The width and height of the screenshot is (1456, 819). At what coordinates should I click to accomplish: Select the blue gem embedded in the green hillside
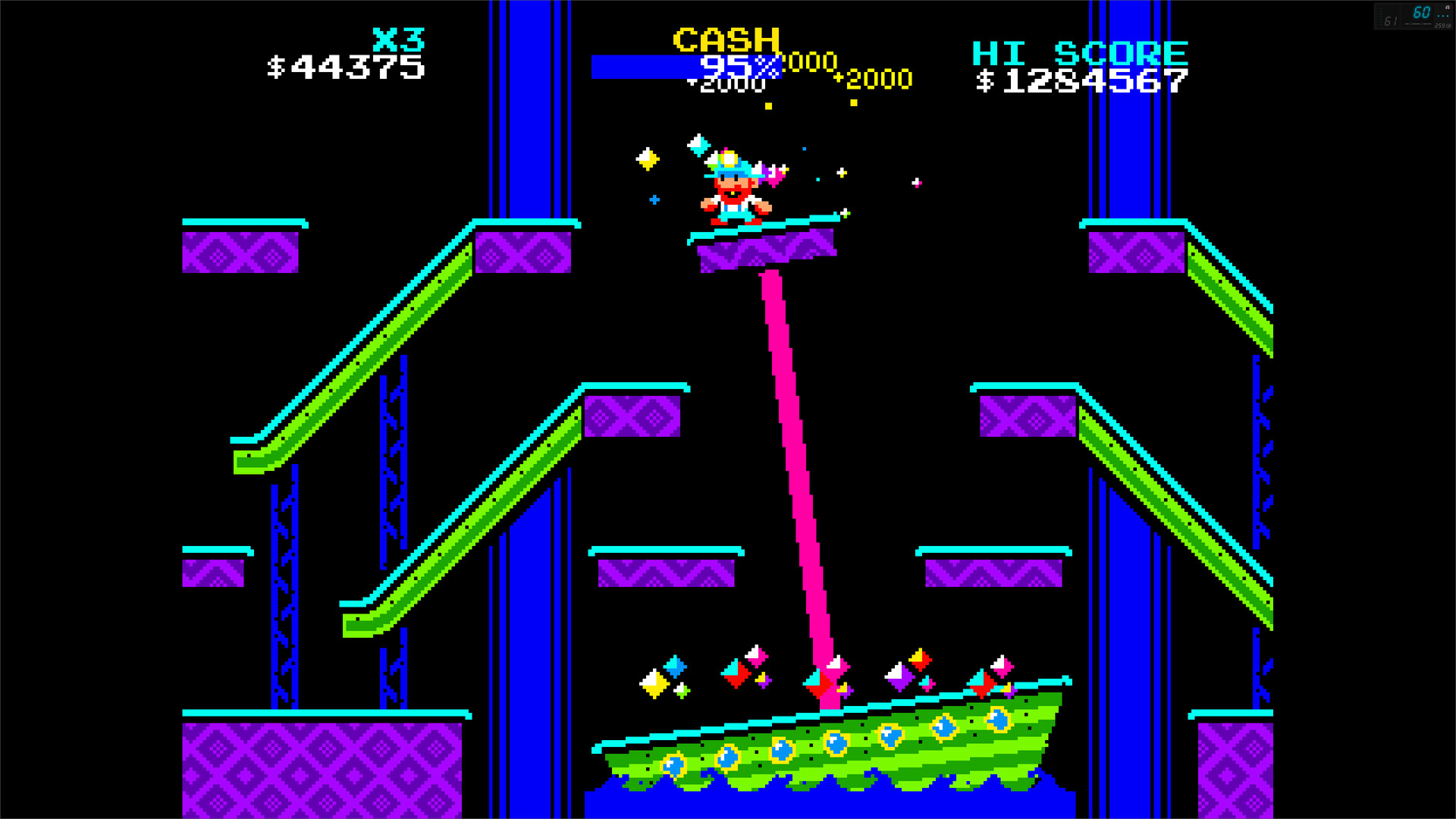[834, 744]
